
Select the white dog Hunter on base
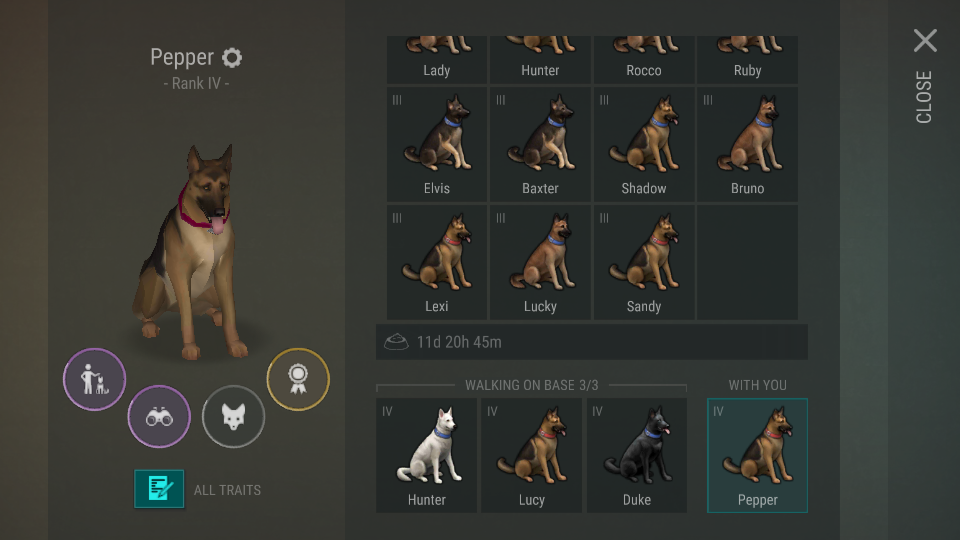[427, 455]
